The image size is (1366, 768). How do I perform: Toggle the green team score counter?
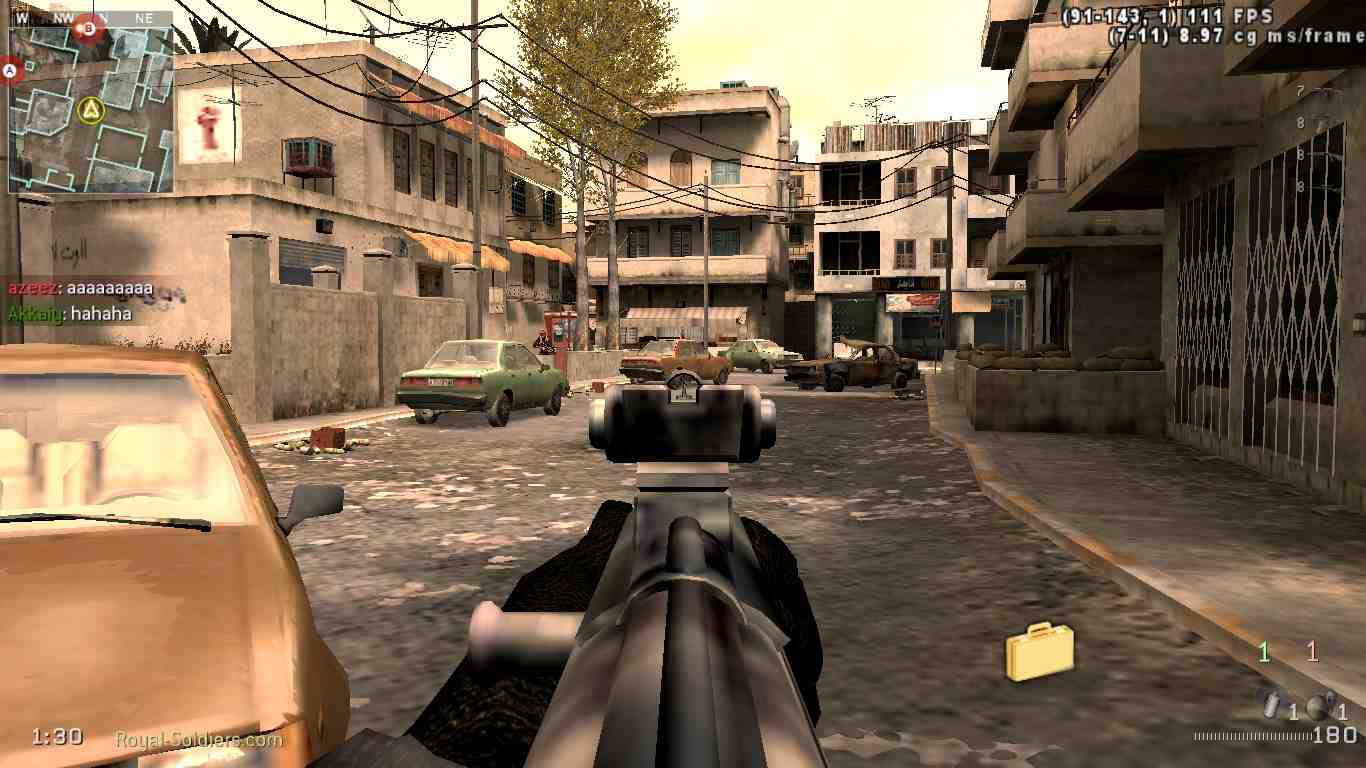[x=1262, y=653]
